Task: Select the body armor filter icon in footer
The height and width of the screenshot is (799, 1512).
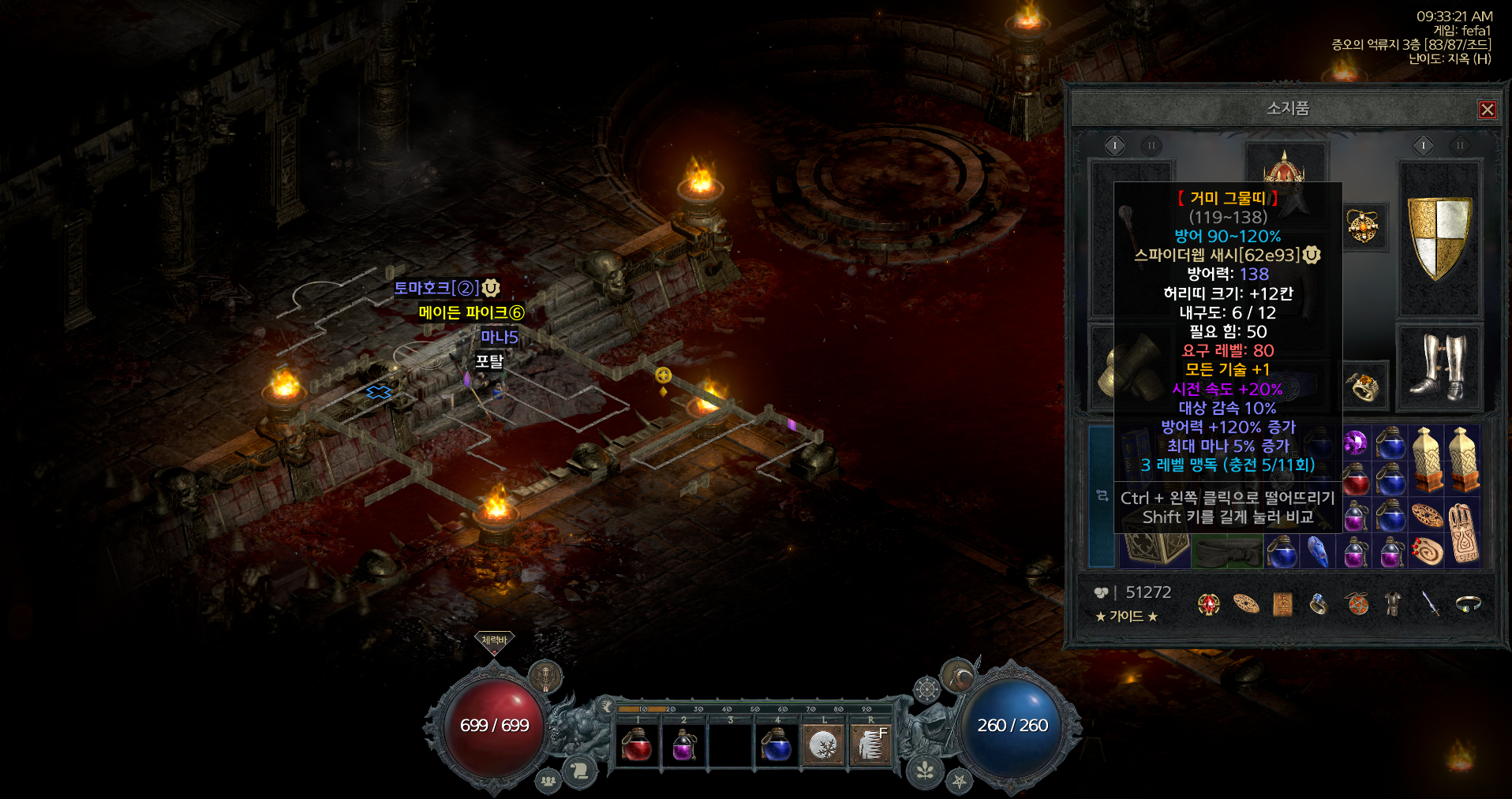Action: click(1394, 603)
